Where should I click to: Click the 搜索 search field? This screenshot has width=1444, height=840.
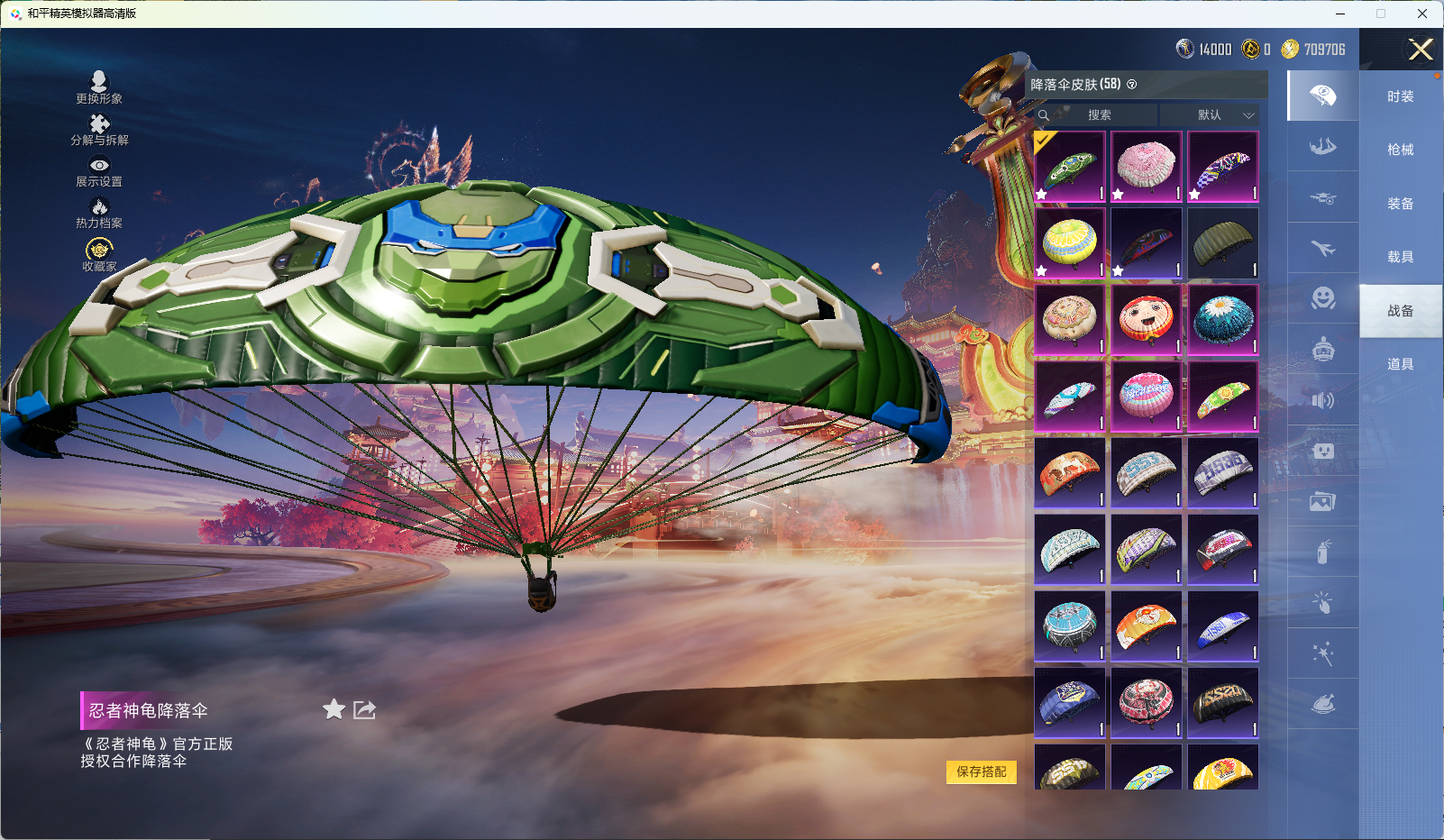(x=1099, y=115)
